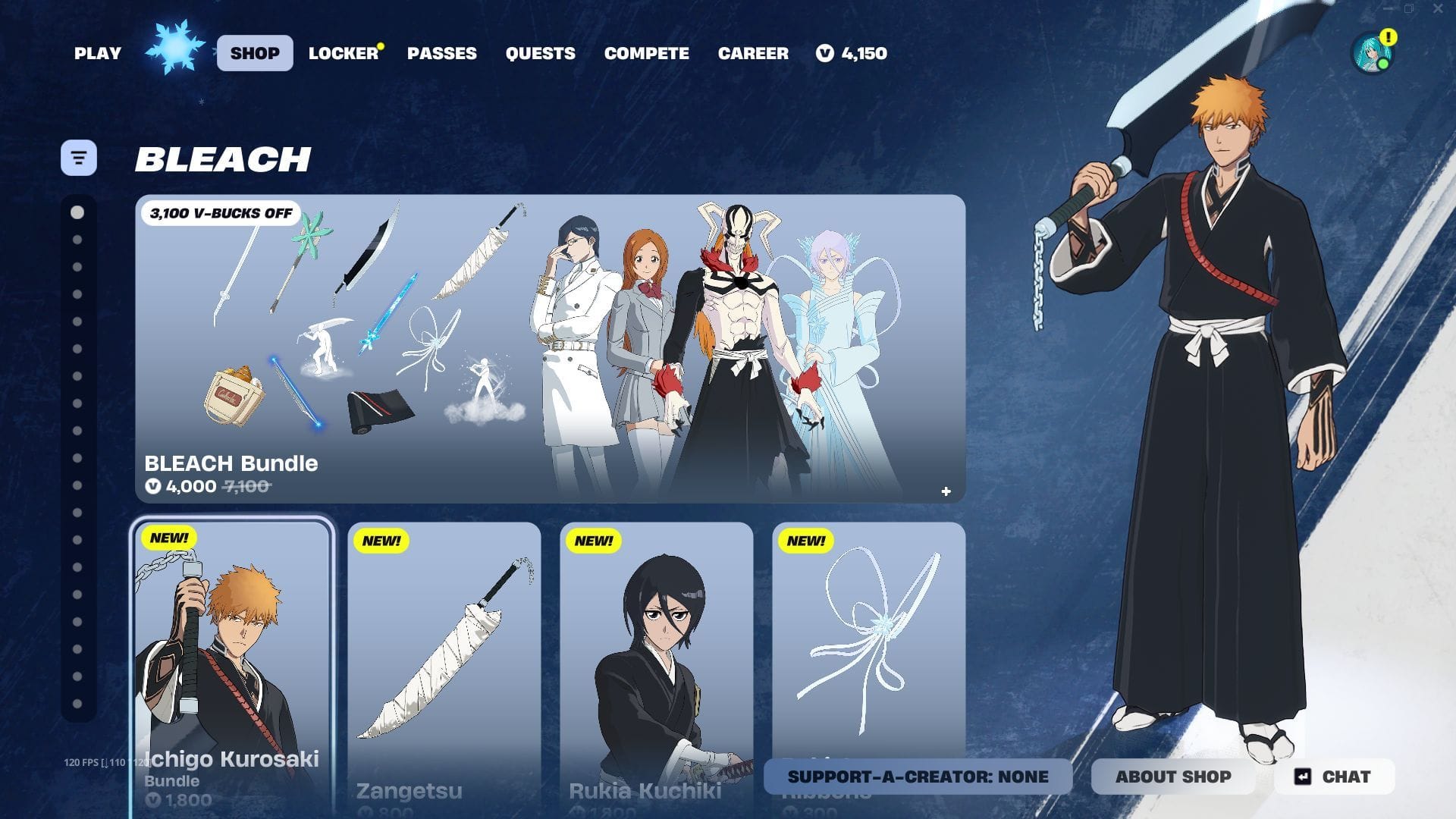Click the ABOUT SHOP button
Screen dimensions: 1456x819
point(1173,777)
